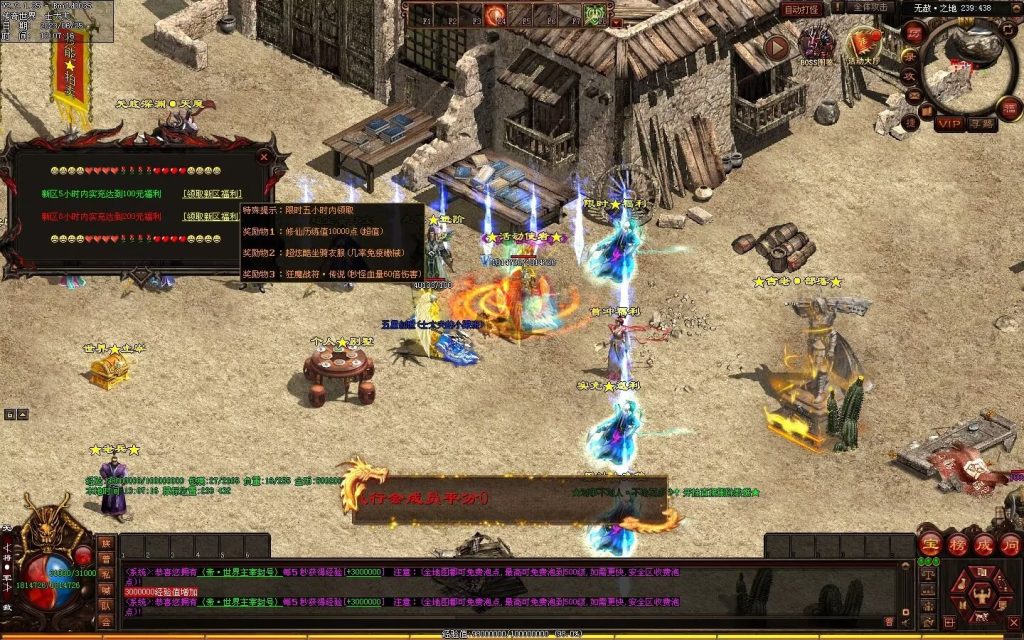Open the 活动大厅 event hall icon
This screenshot has height=640, width=1024.
[865, 43]
